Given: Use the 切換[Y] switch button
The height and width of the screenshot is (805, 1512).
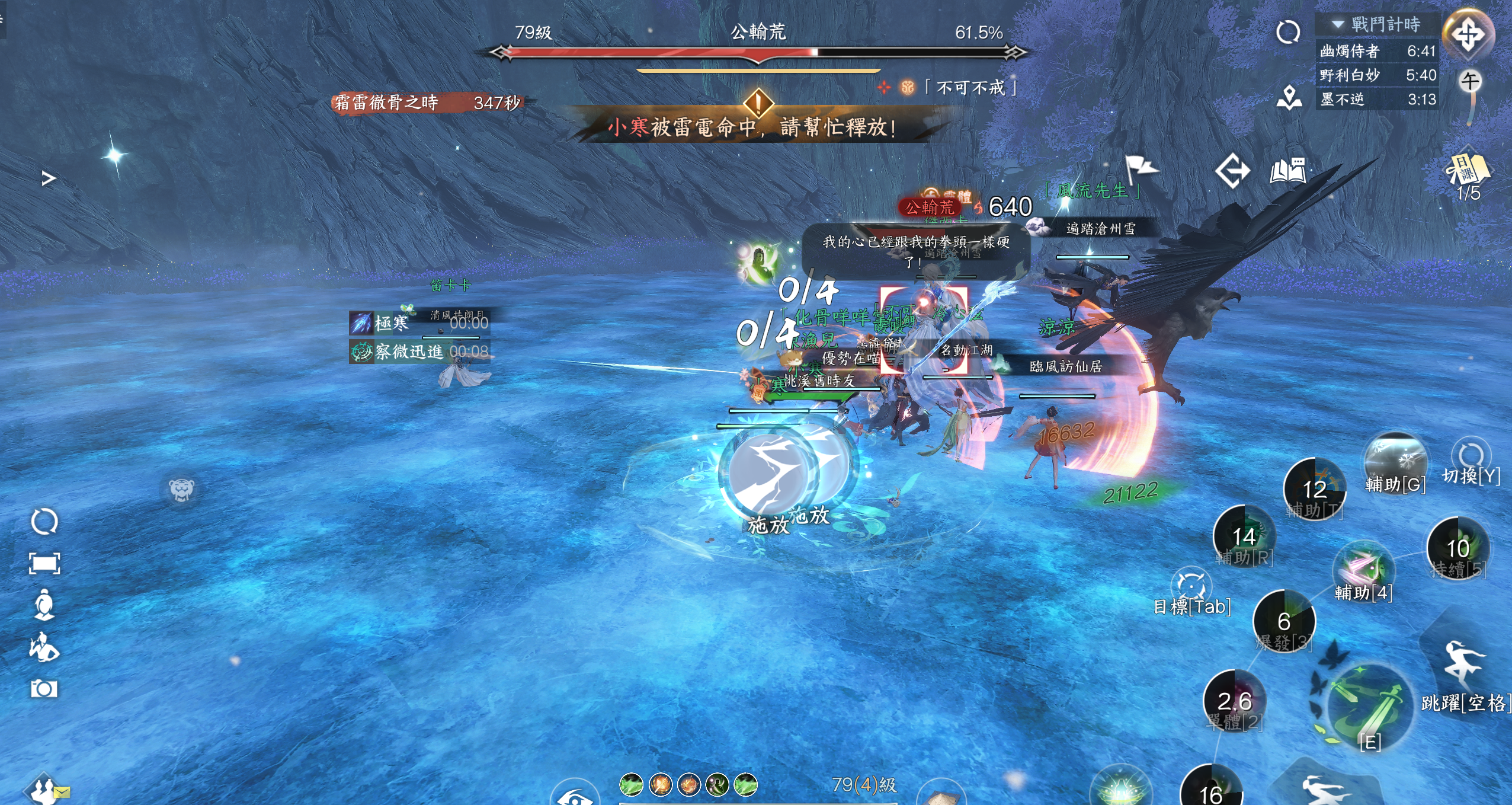Looking at the screenshot, I should tap(1471, 458).
